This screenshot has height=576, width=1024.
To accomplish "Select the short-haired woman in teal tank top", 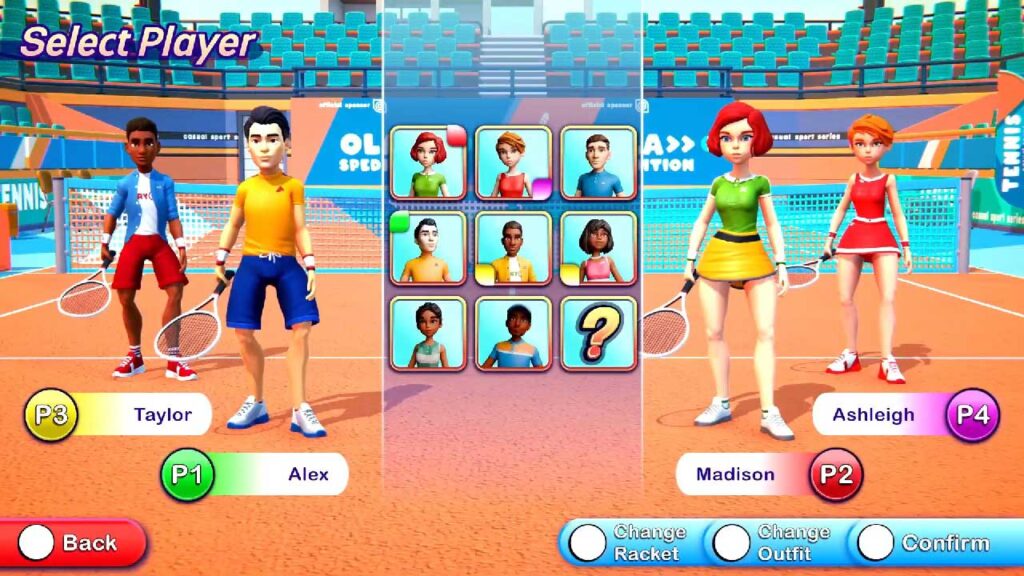I will [428, 333].
